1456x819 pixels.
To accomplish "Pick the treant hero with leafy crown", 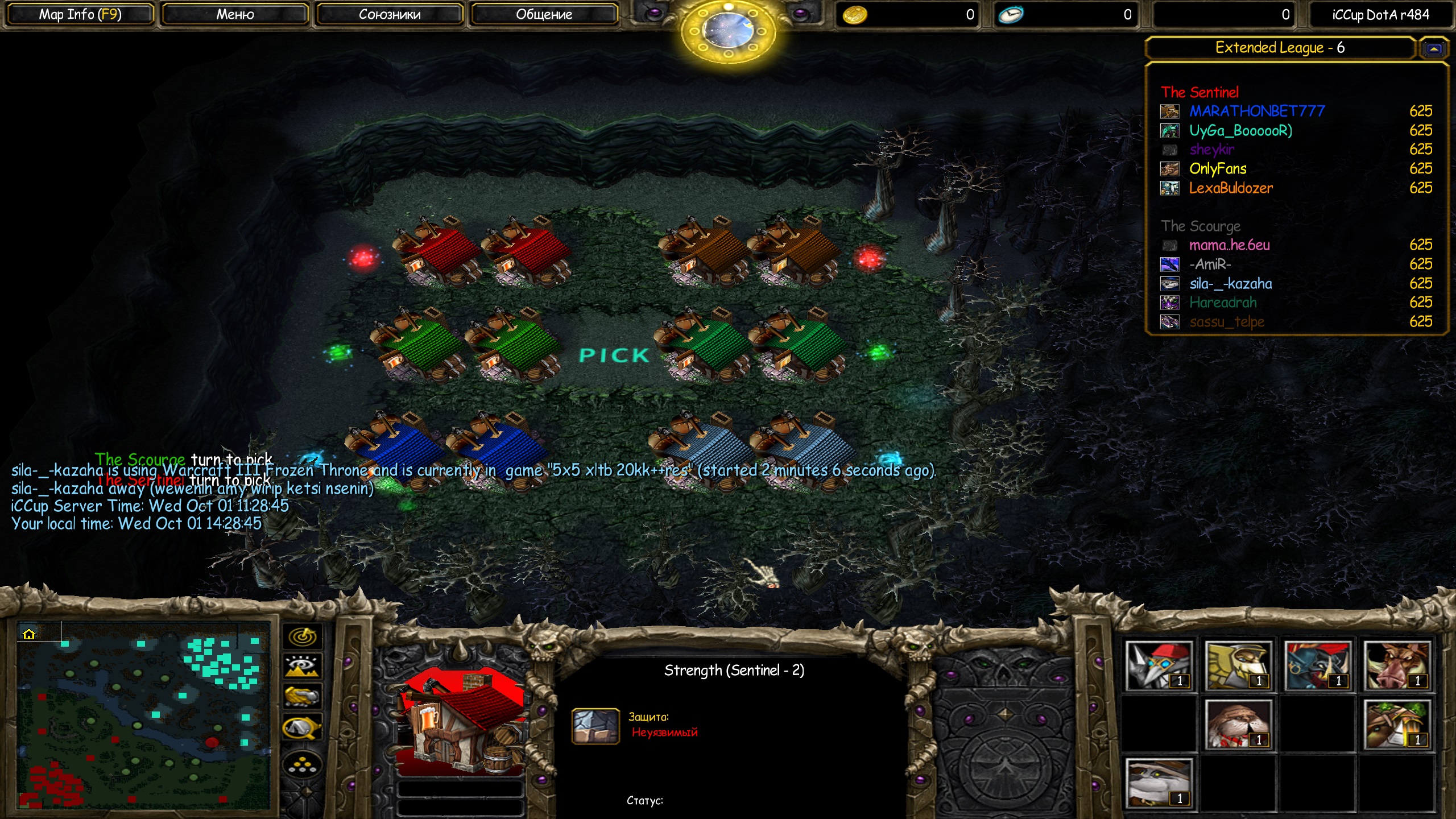I will click(x=1397, y=725).
